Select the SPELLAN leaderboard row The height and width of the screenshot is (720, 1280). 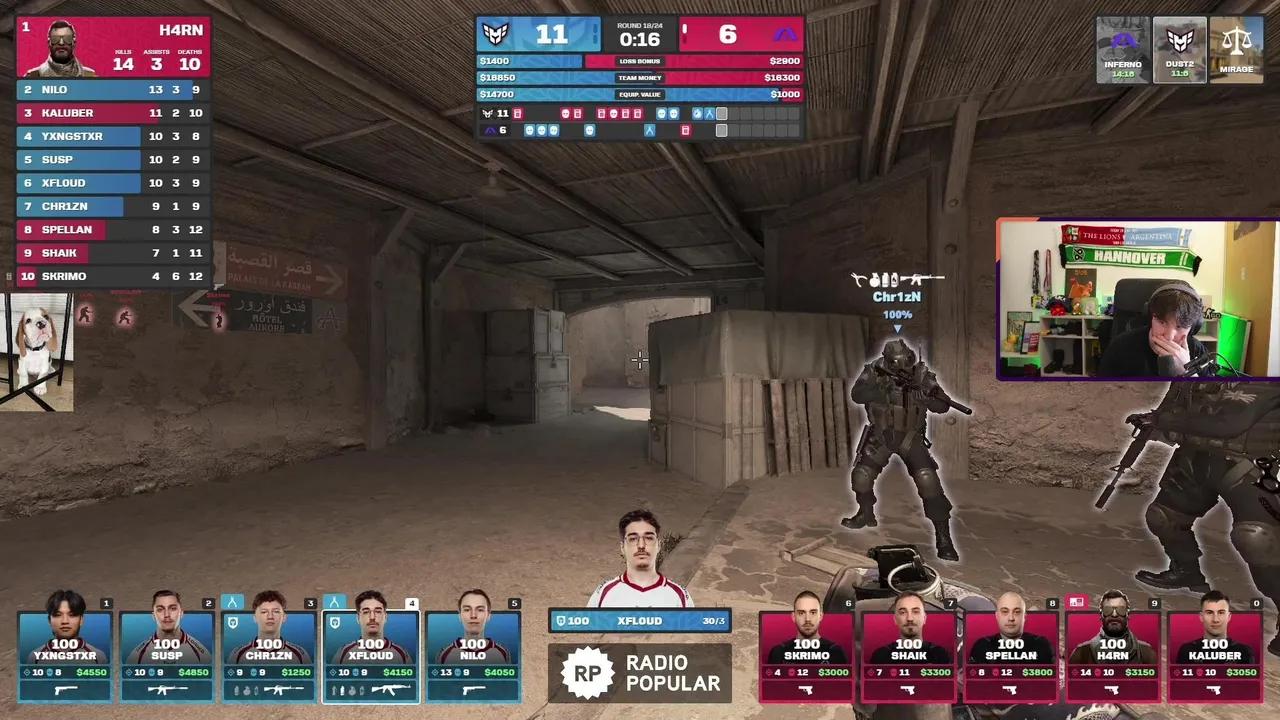pyautogui.click(x=112, y=230)
